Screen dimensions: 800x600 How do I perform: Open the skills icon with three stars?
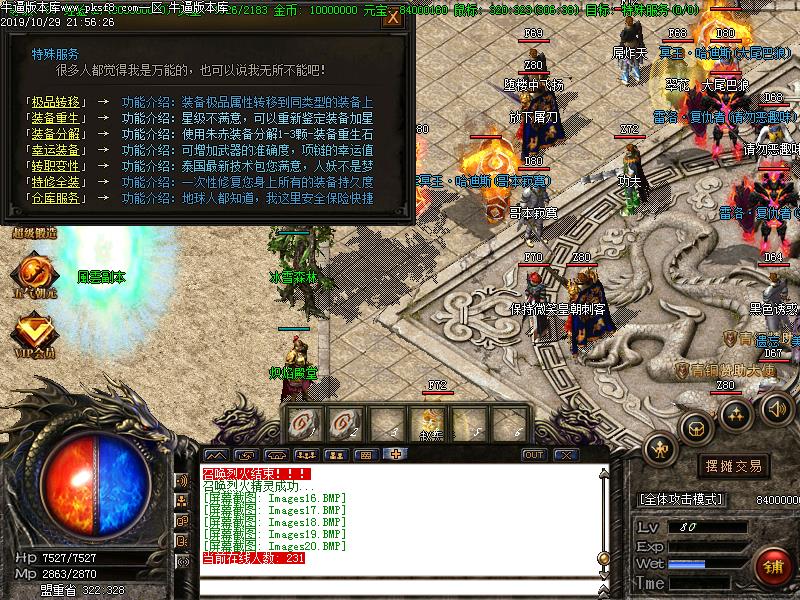[737, 412]
